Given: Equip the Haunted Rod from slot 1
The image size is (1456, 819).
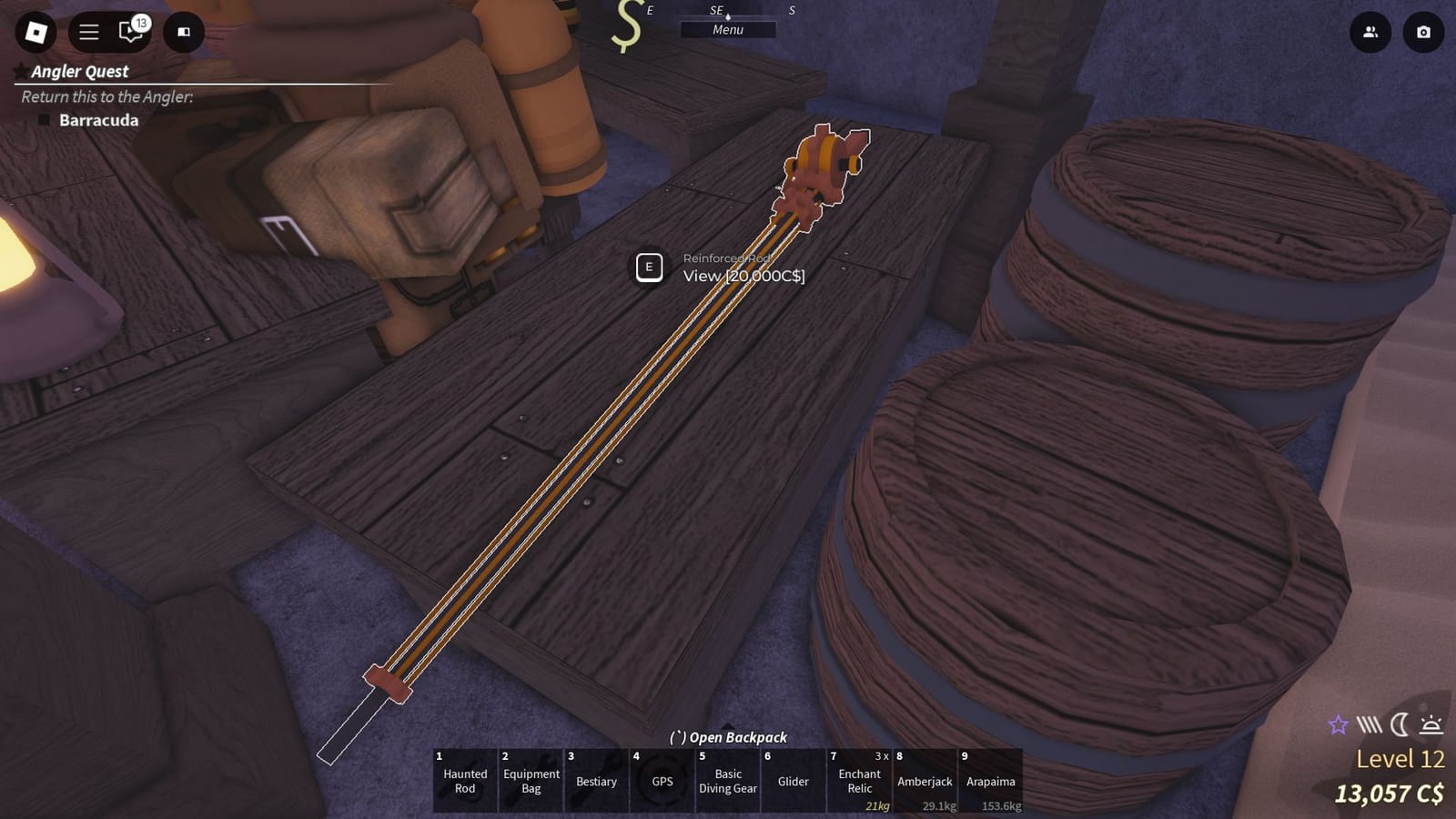Looking at the screenshot, I should (465, 781).
